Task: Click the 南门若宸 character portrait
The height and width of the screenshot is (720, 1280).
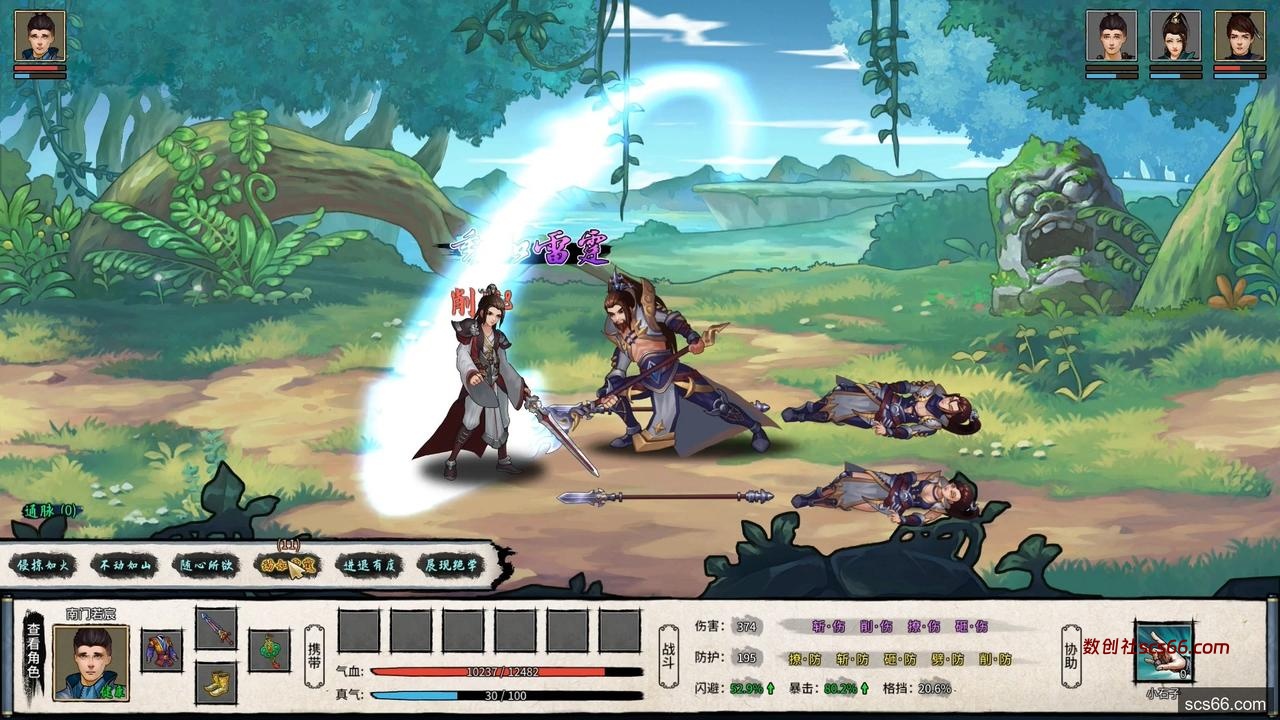Action: click(x=91, y=661)
